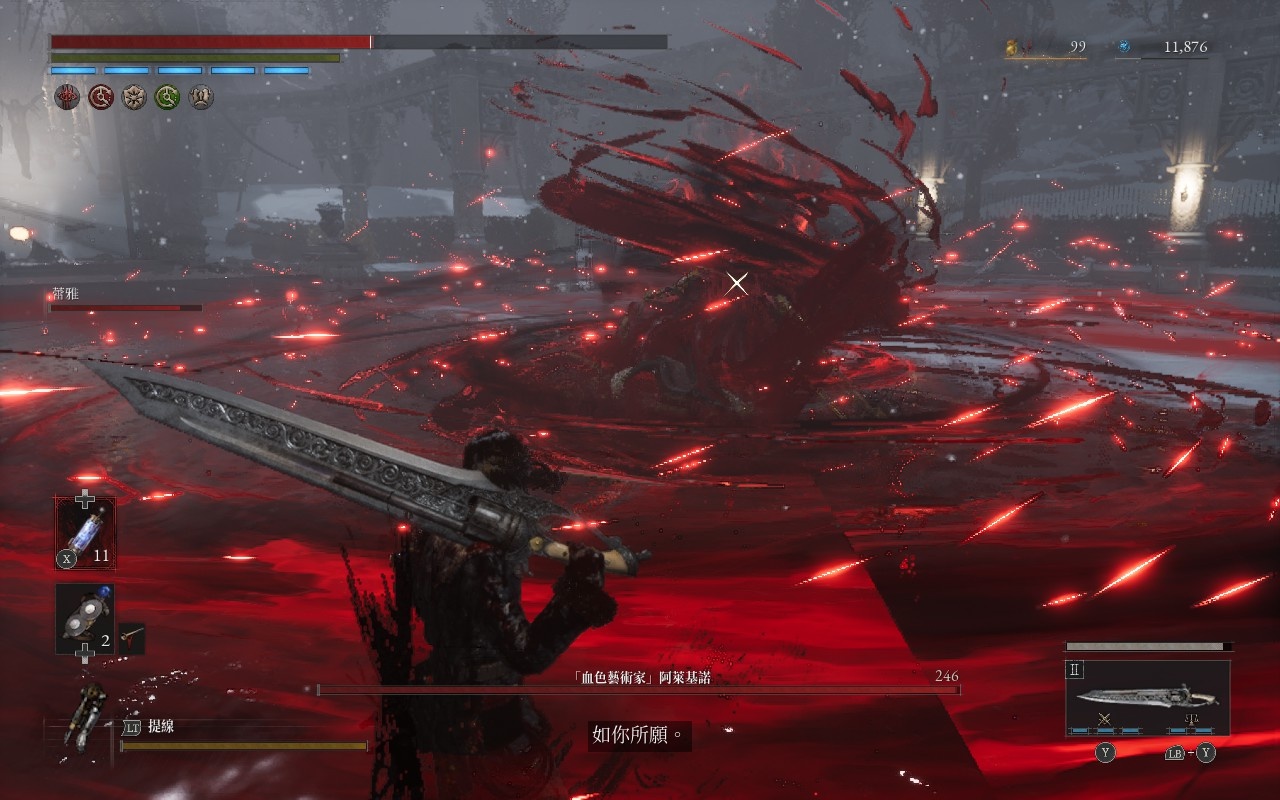Activate the scales handle Fable Art icon
Viewport: 1280px width, 800px height.
coord(1190,720)
